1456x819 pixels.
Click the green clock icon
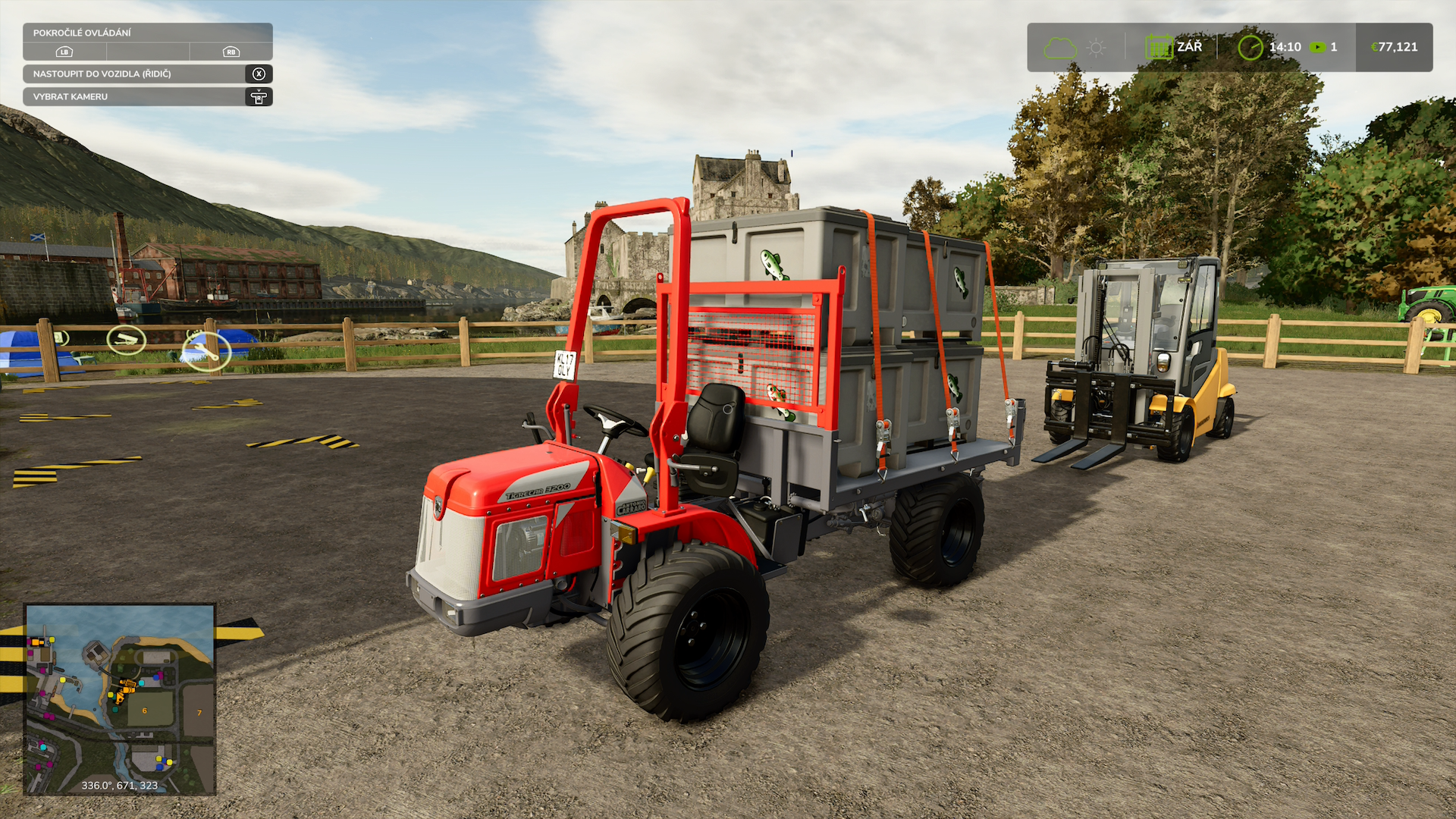[1250, 48]
